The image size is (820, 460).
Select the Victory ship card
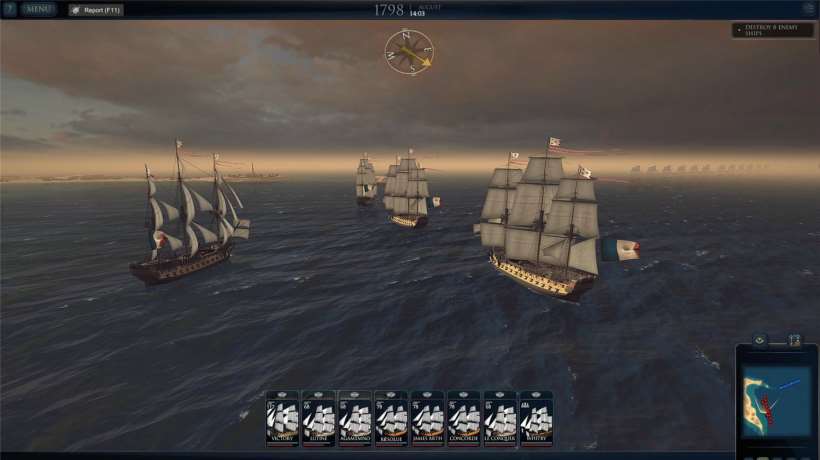click(283, 418)
